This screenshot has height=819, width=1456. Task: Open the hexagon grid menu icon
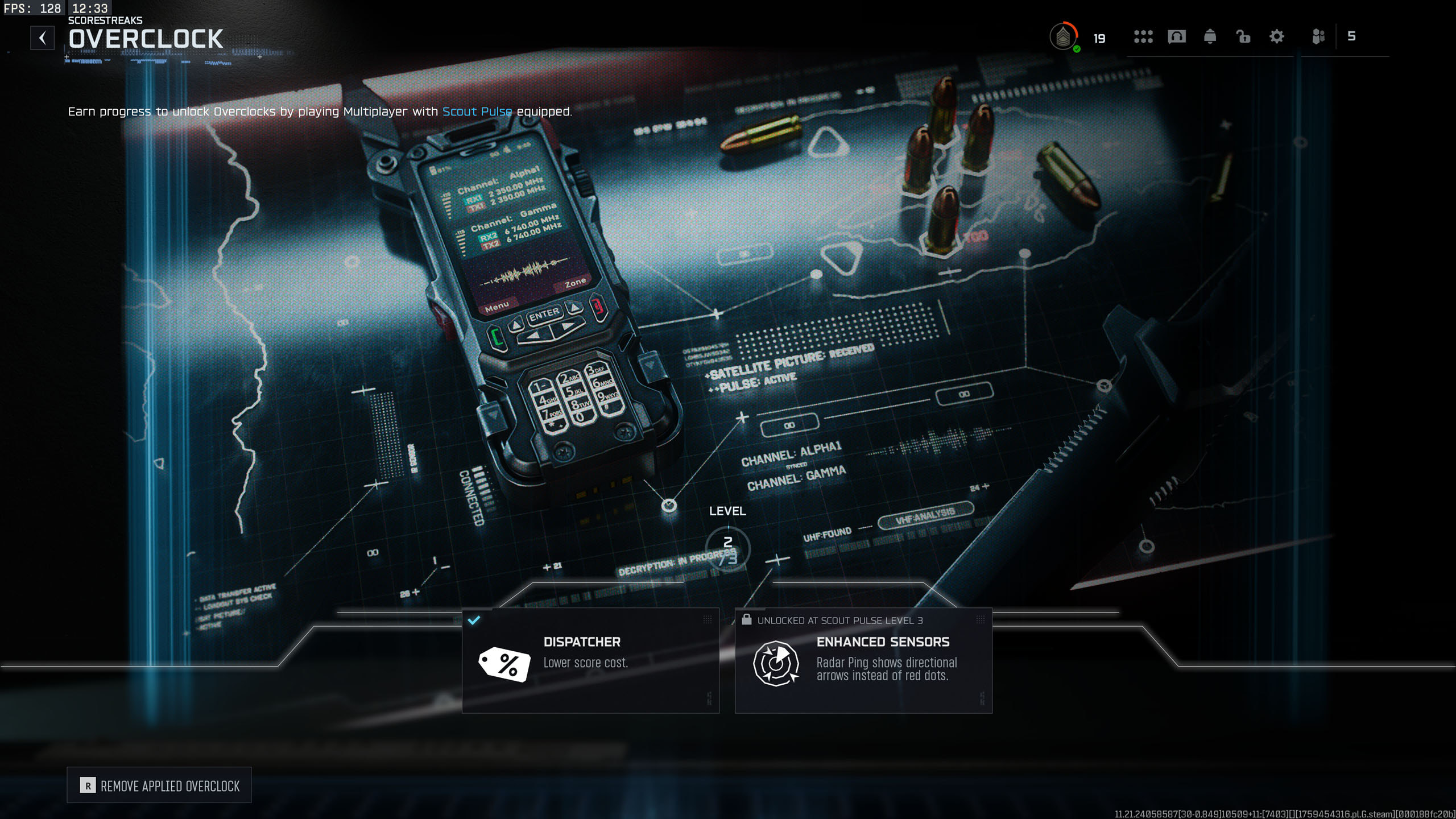[1143, 37]
